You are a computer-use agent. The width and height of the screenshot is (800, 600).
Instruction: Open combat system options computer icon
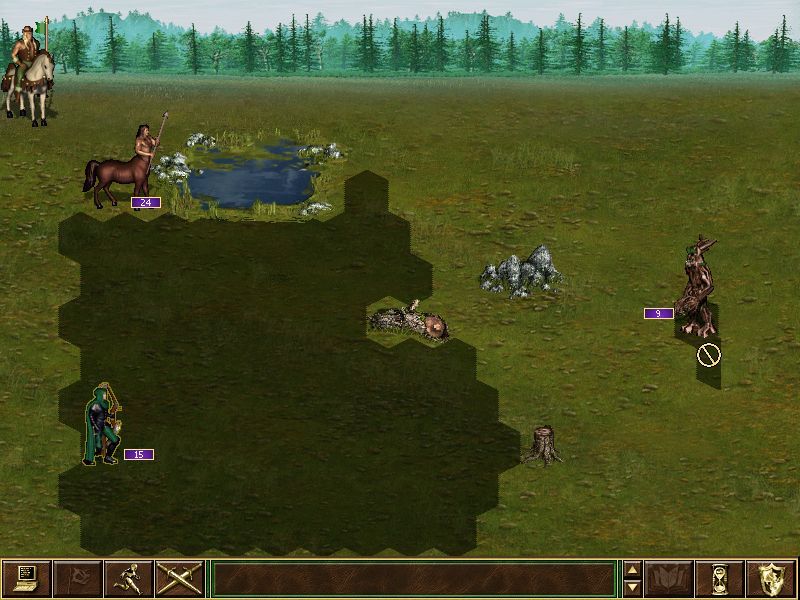click(26, 578)
